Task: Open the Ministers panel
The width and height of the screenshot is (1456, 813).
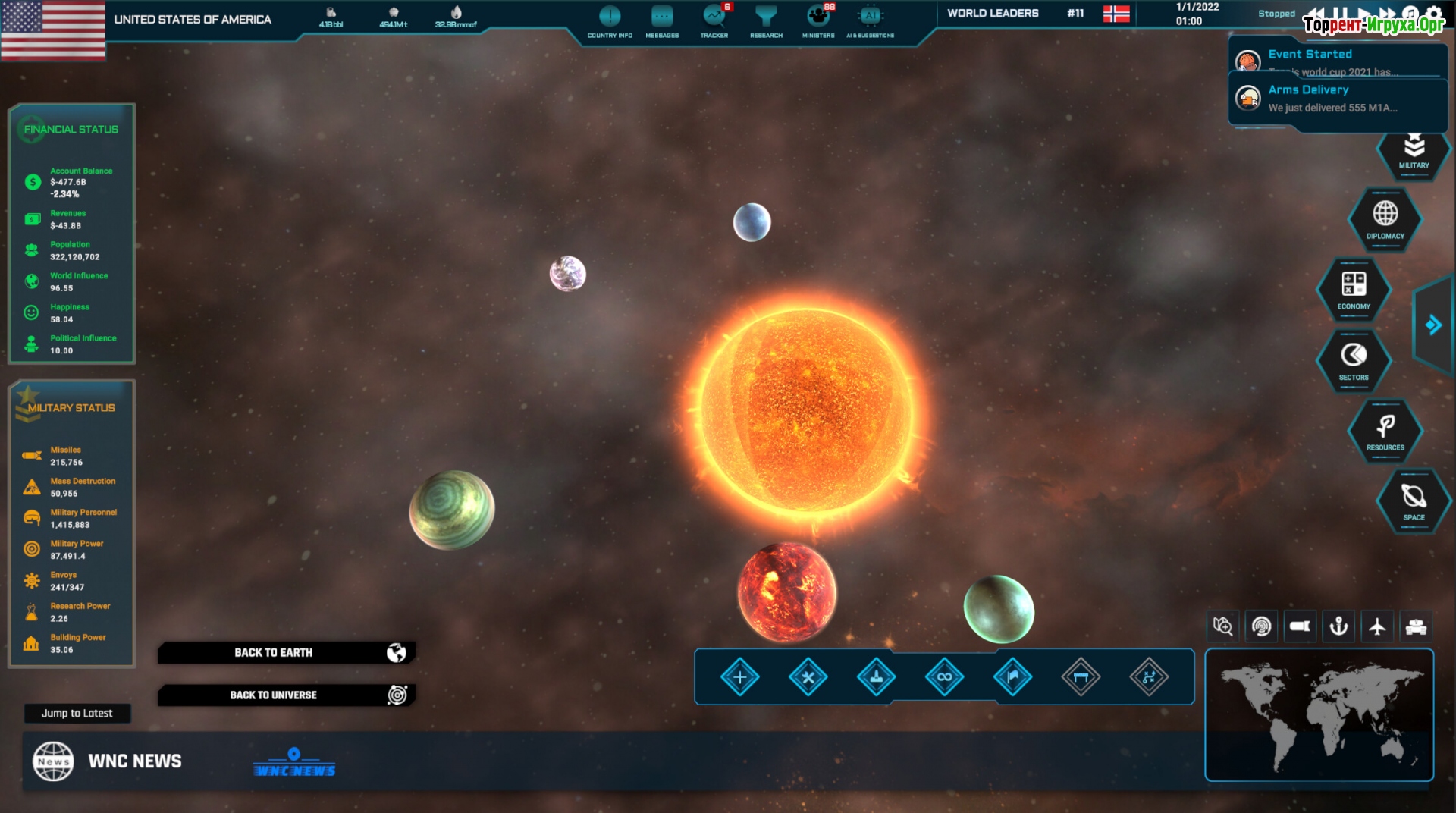Action: point(818,21)
